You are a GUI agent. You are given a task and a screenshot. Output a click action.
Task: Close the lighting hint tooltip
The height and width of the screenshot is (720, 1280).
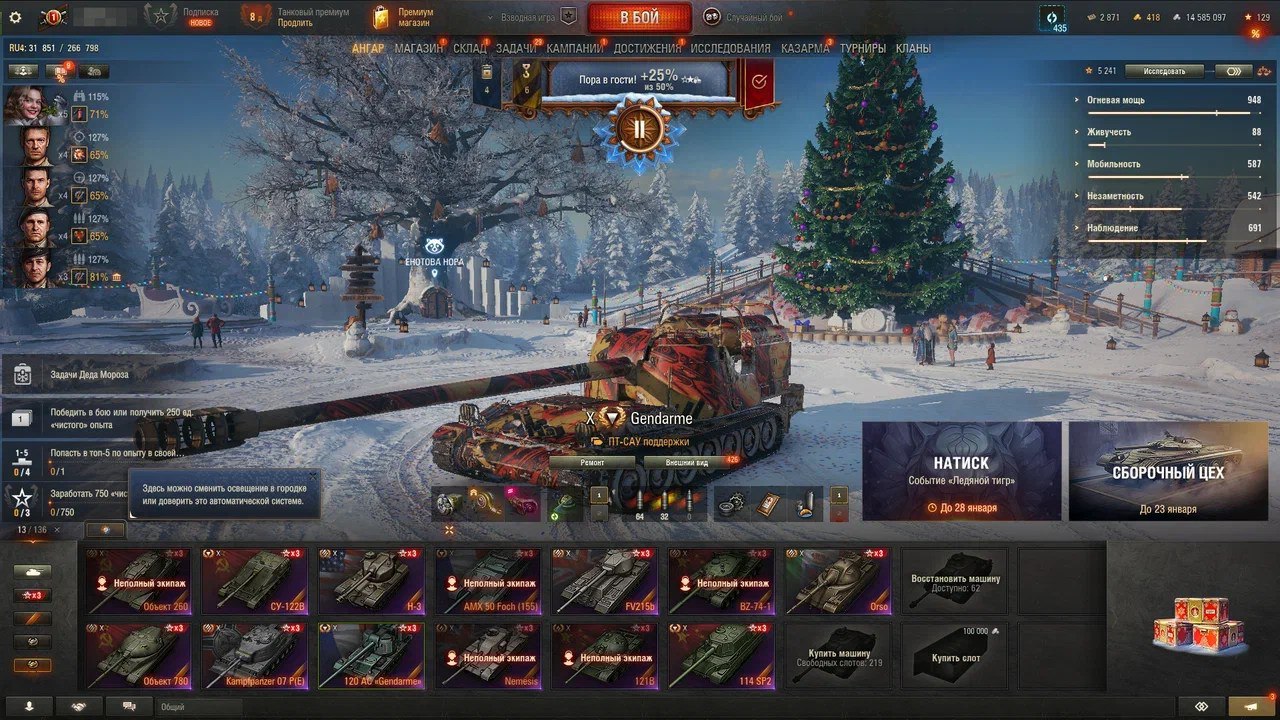click(311, 476)
